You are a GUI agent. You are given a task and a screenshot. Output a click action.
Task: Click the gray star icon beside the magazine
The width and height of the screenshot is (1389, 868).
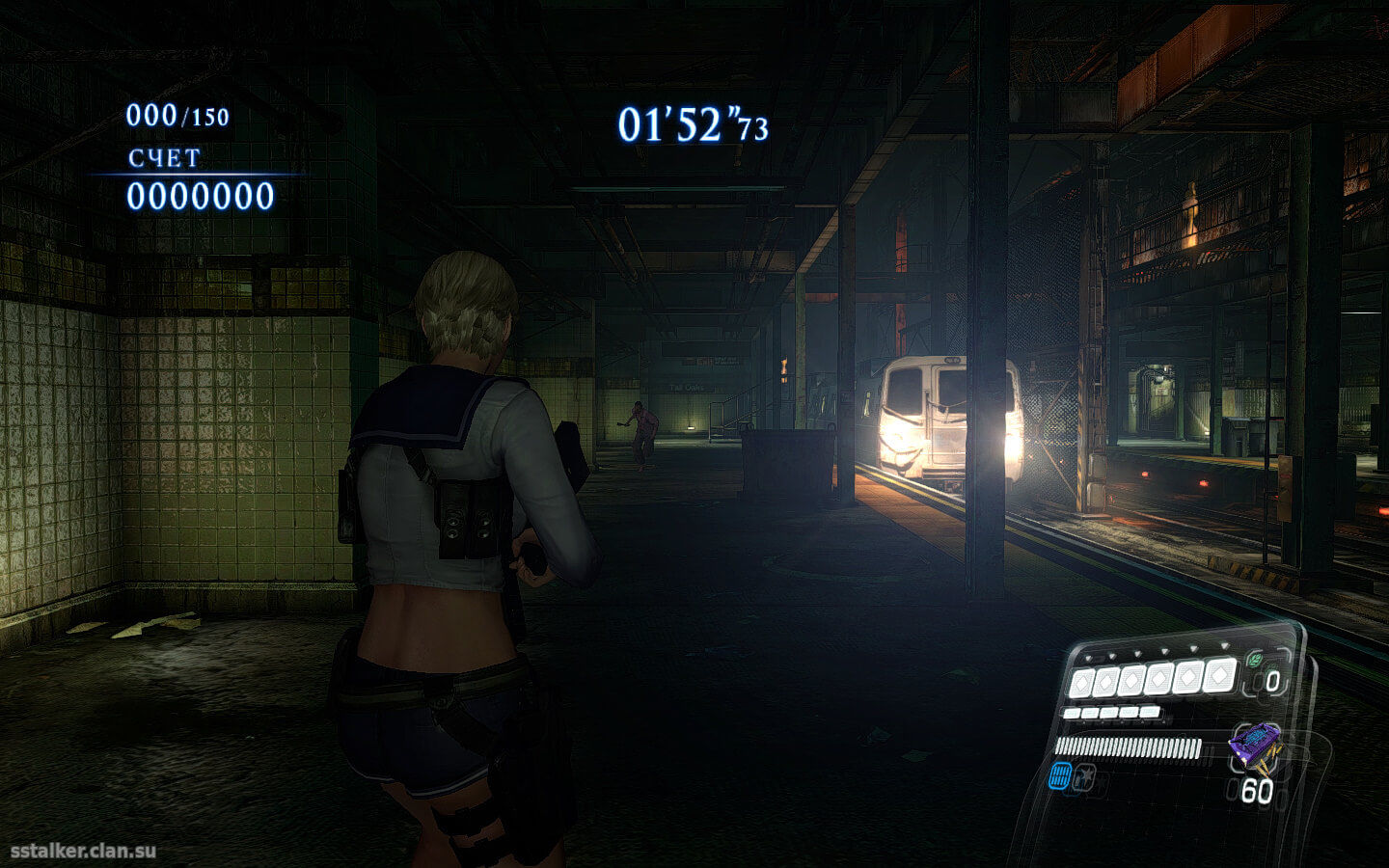(1085, 774)
